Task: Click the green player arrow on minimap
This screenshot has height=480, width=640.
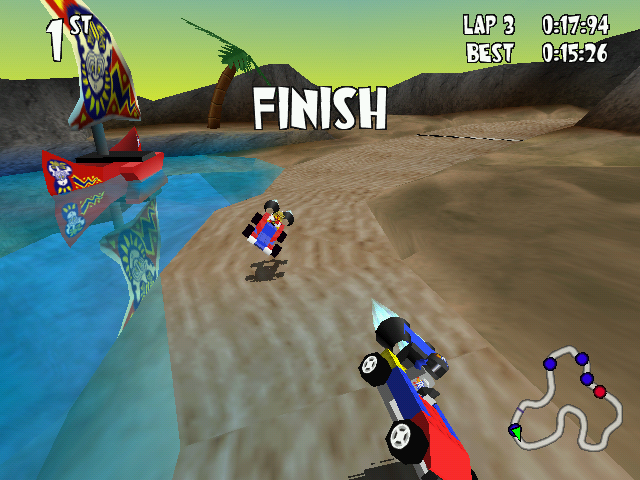Action: click(x=515, y=431)
